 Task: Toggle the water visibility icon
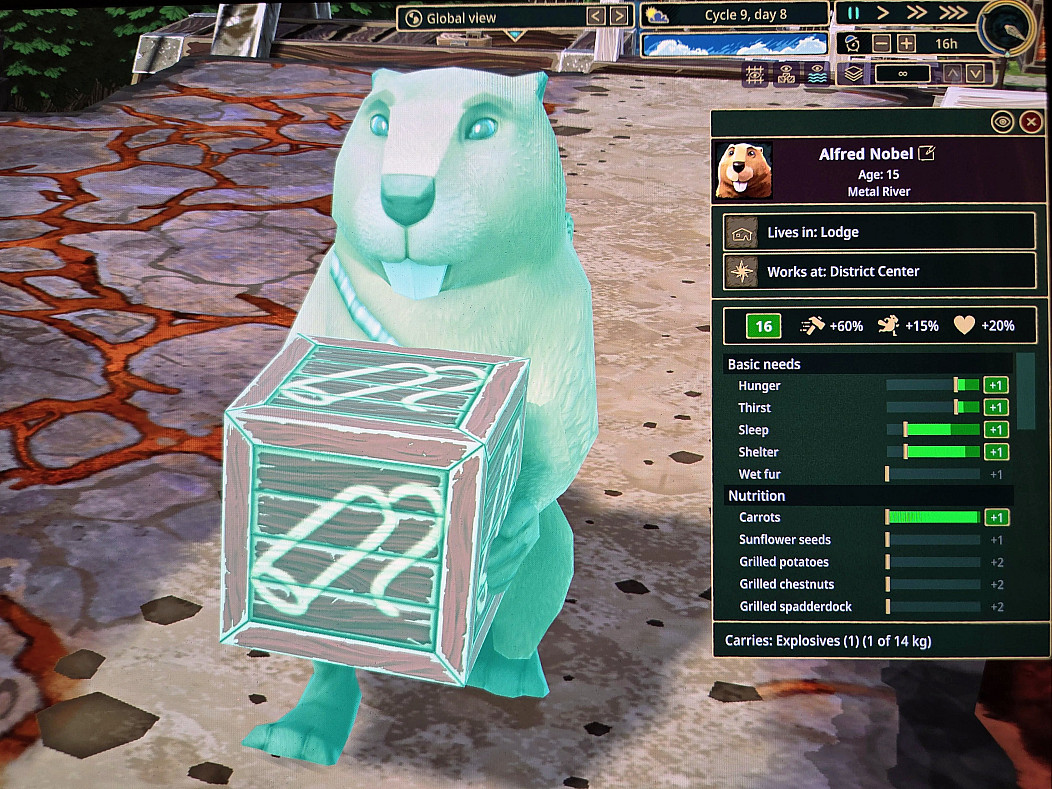[x=817, y=74]
